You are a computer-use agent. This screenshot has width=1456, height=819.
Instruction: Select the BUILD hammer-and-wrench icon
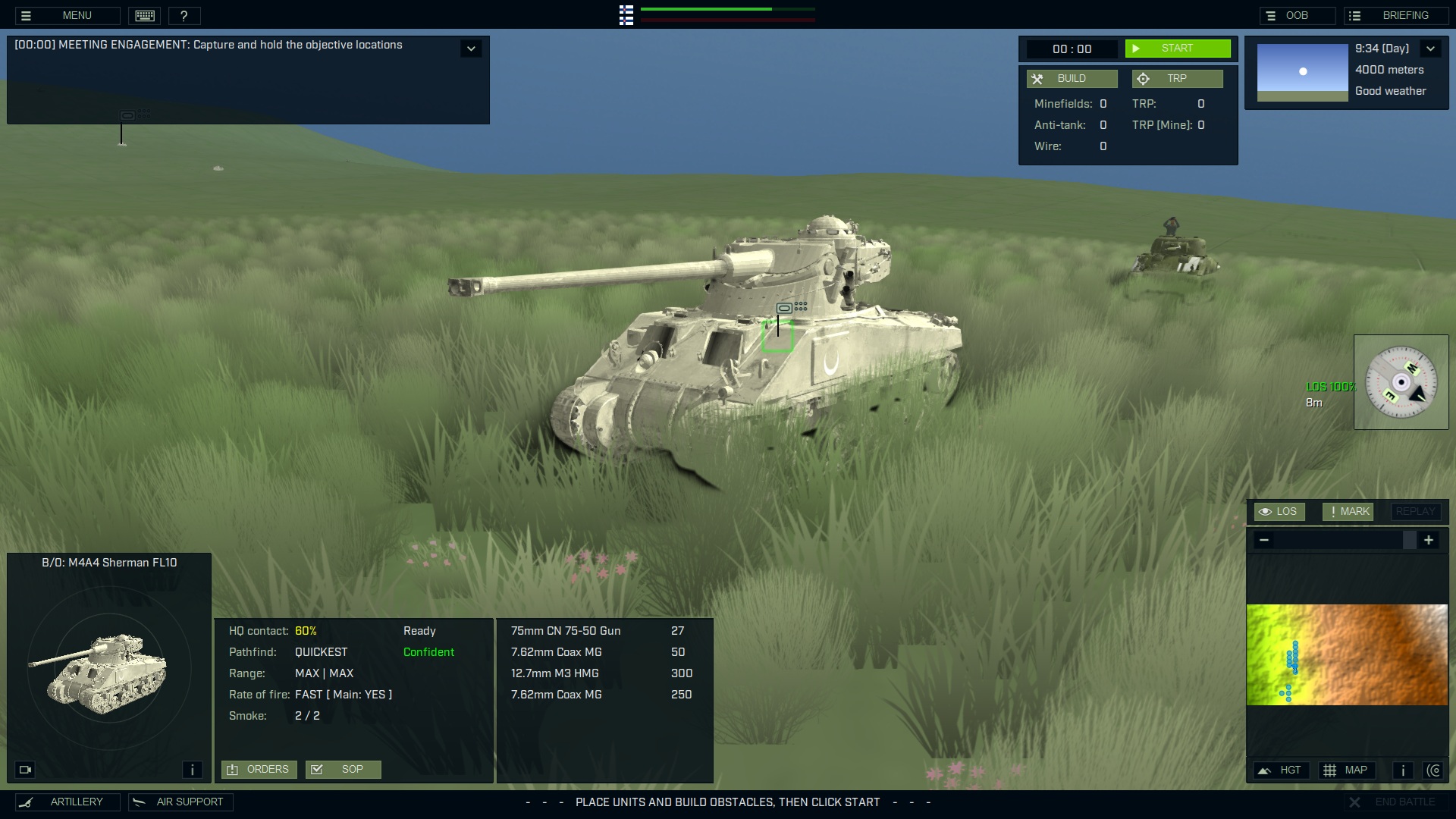[1038, 78]
